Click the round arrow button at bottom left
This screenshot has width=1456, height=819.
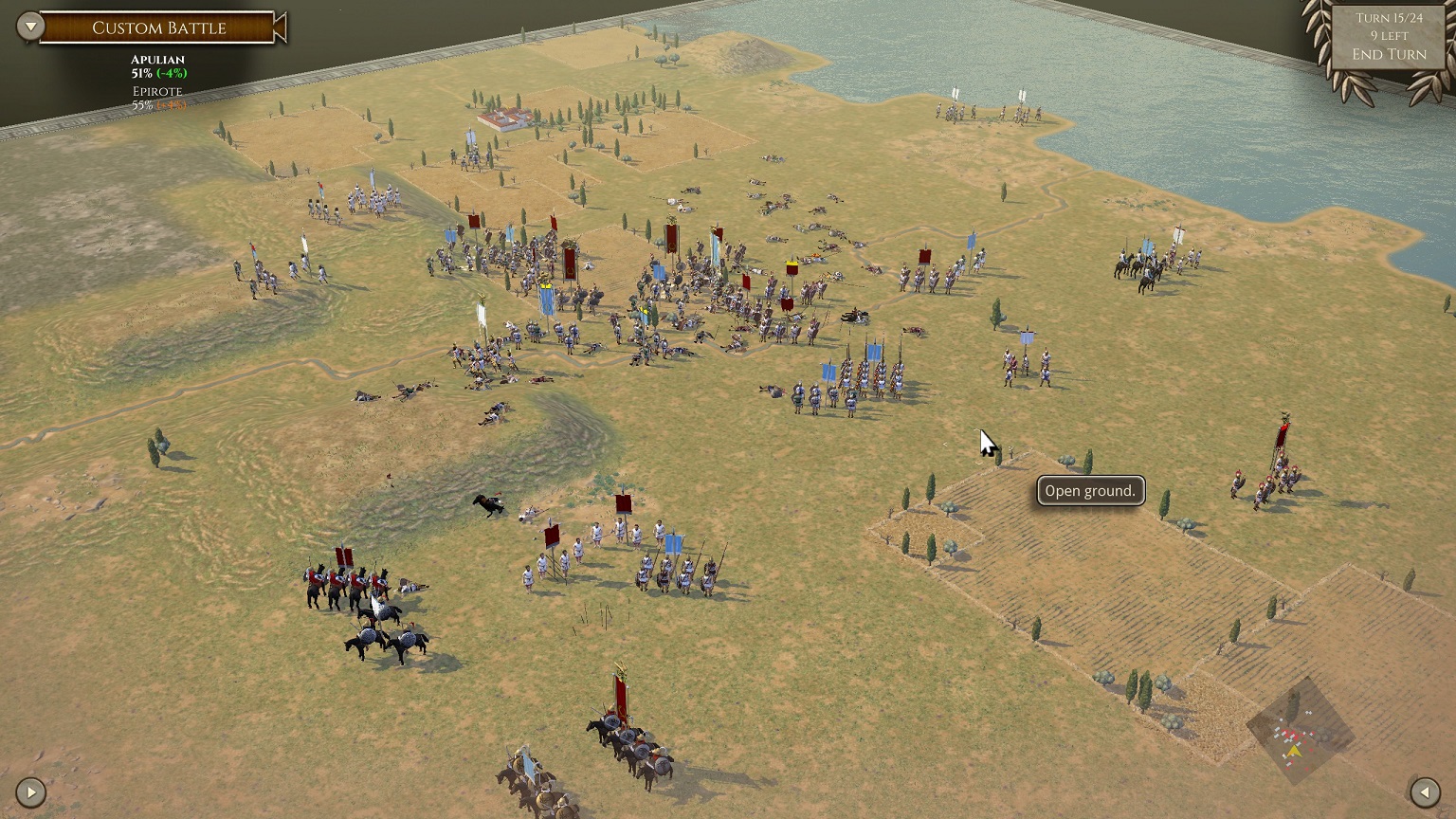30,792
